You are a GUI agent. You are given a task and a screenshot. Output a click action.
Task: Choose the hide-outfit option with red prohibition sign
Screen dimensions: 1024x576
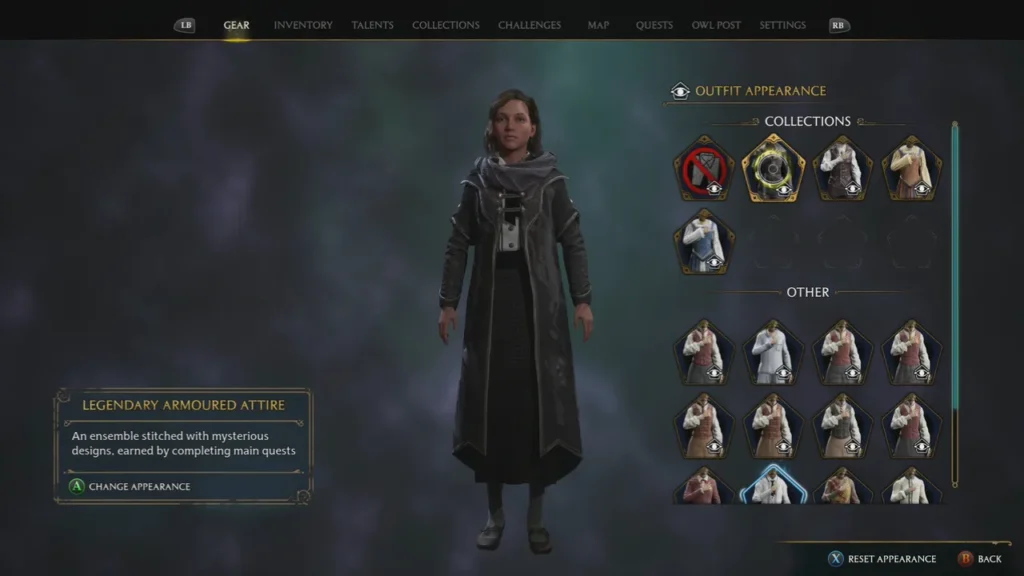pos(703,168)
